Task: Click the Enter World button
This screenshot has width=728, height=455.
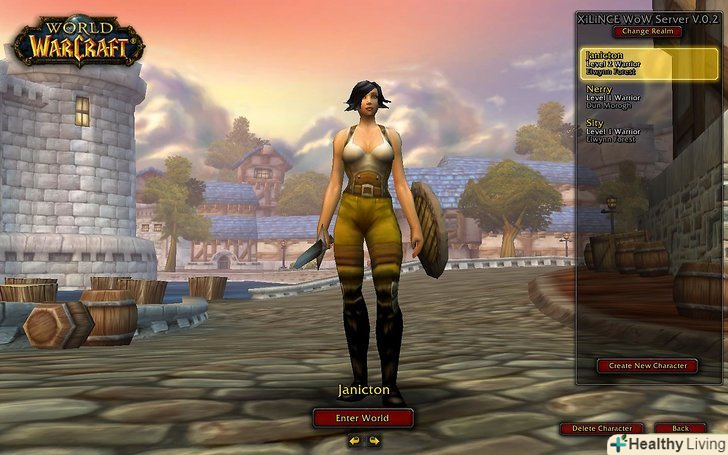Action: coord(363,417)
